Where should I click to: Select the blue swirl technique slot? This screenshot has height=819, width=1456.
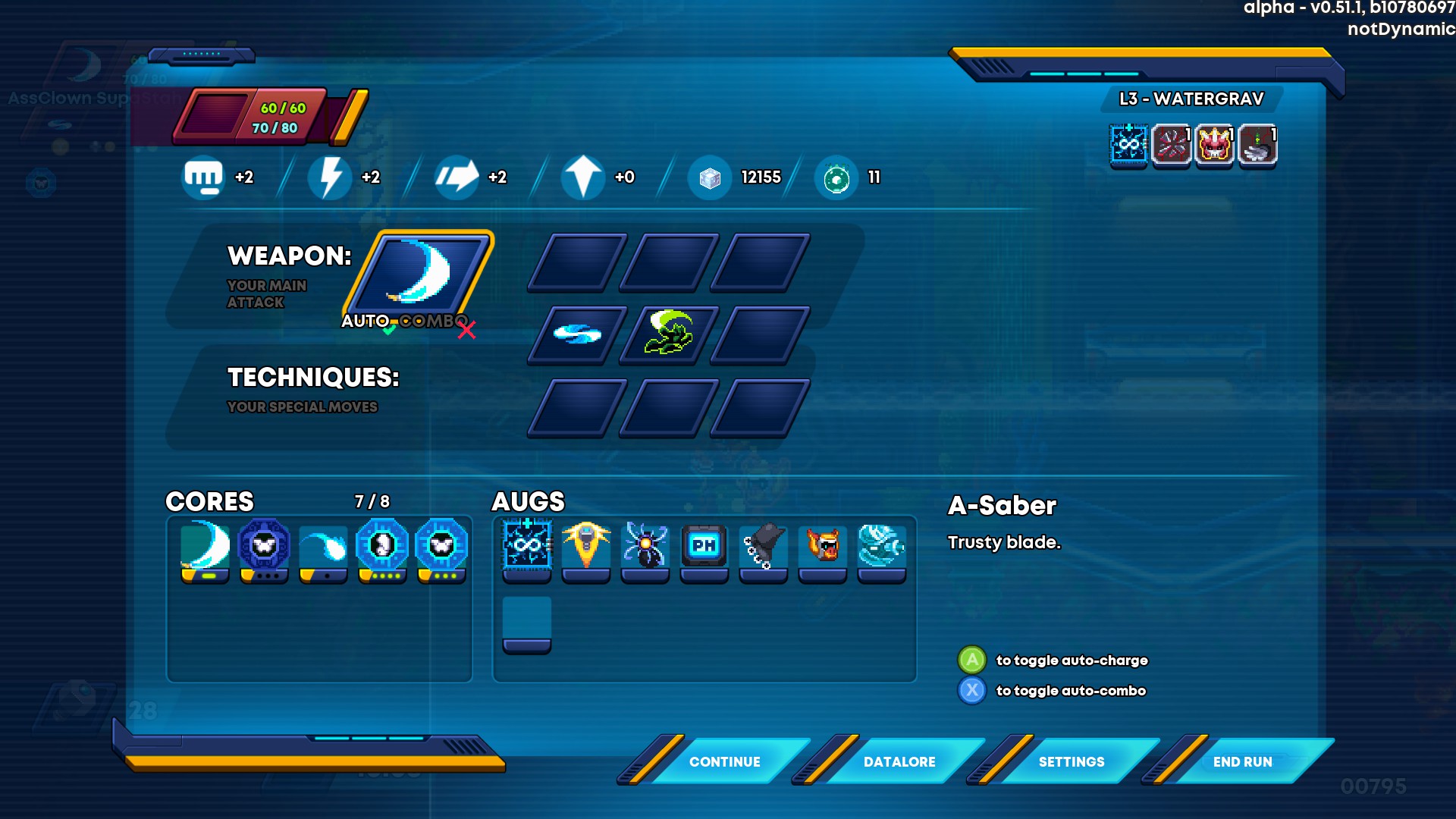[577, 334]
